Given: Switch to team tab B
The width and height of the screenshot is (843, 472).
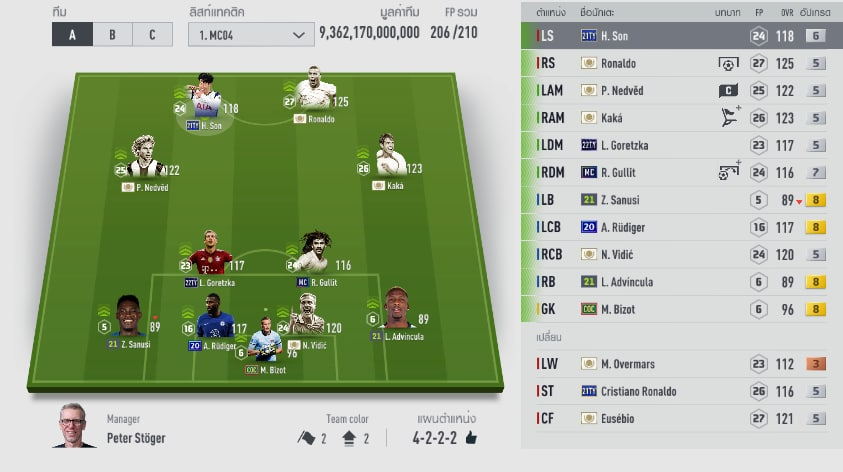Looking at the screenshot, I should [112, 34].
